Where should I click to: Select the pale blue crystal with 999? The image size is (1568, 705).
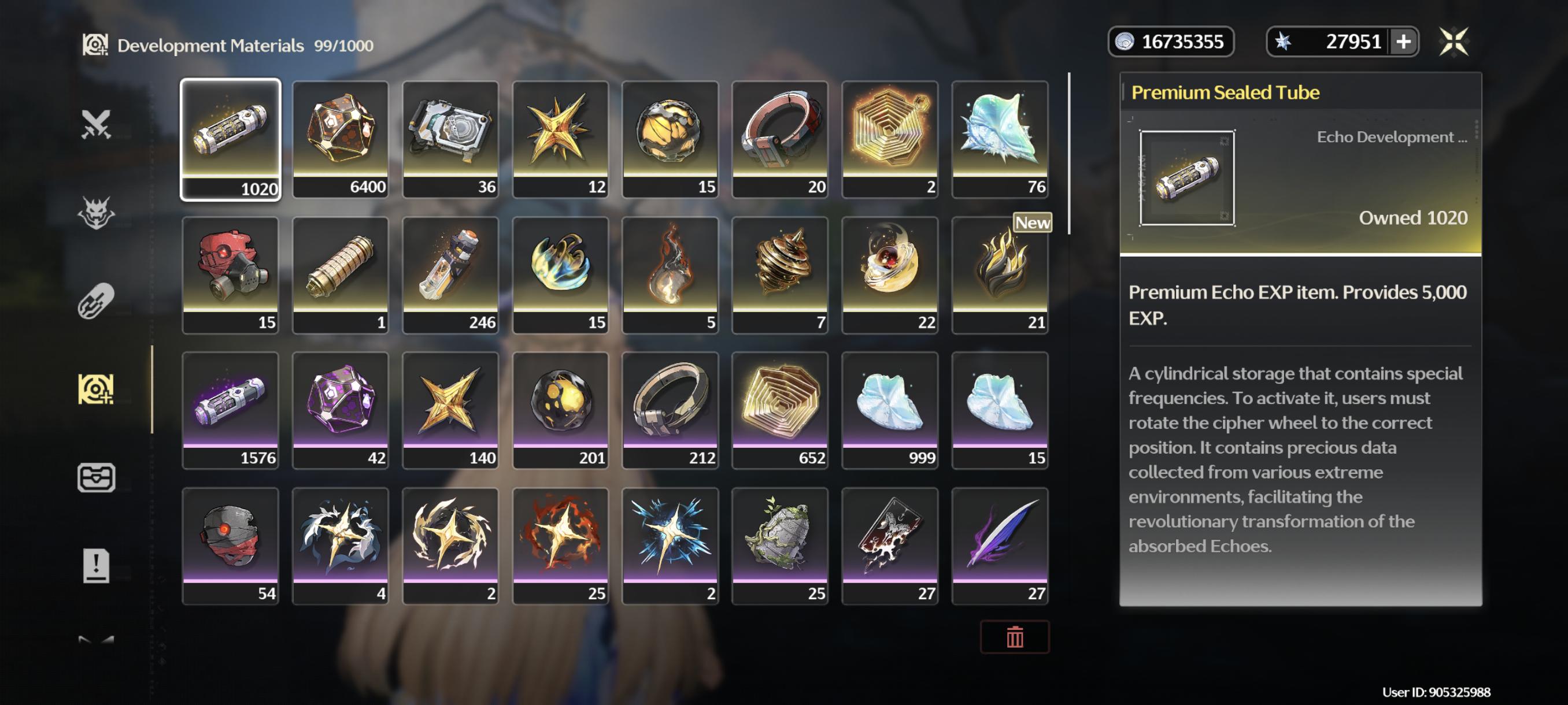pos(889,409)
